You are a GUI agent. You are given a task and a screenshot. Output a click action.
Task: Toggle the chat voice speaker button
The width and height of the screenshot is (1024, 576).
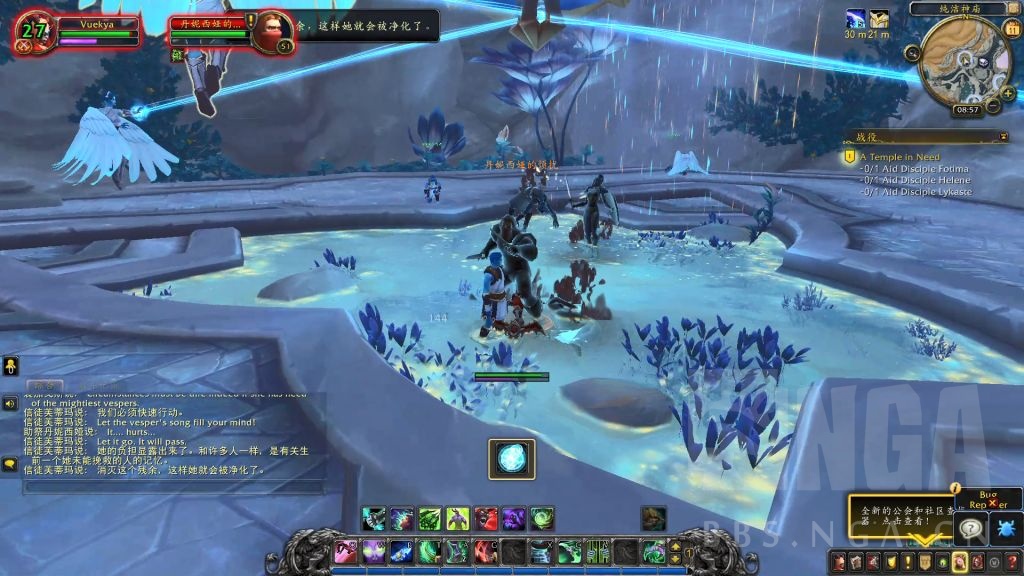coord(10,403)
